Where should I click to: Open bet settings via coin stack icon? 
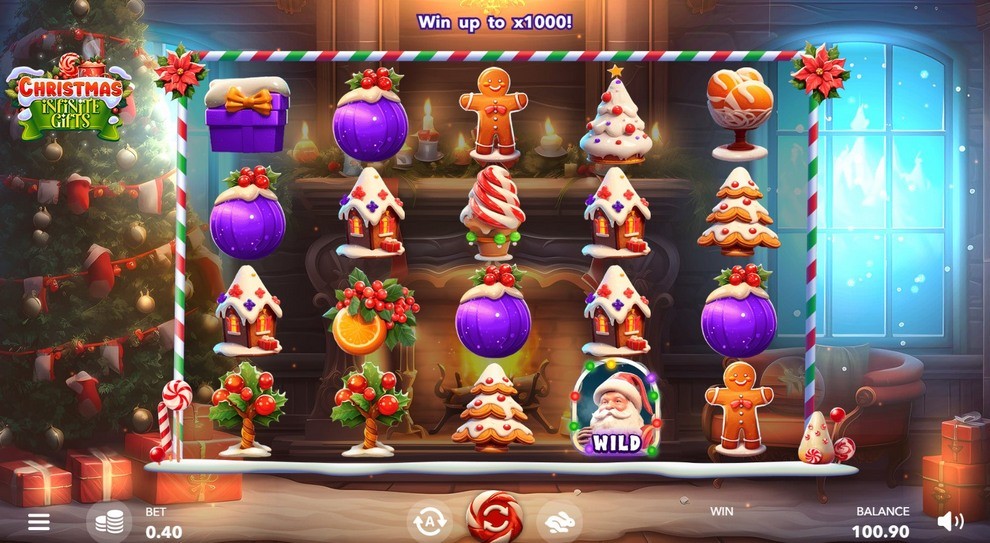click(110, 521)
